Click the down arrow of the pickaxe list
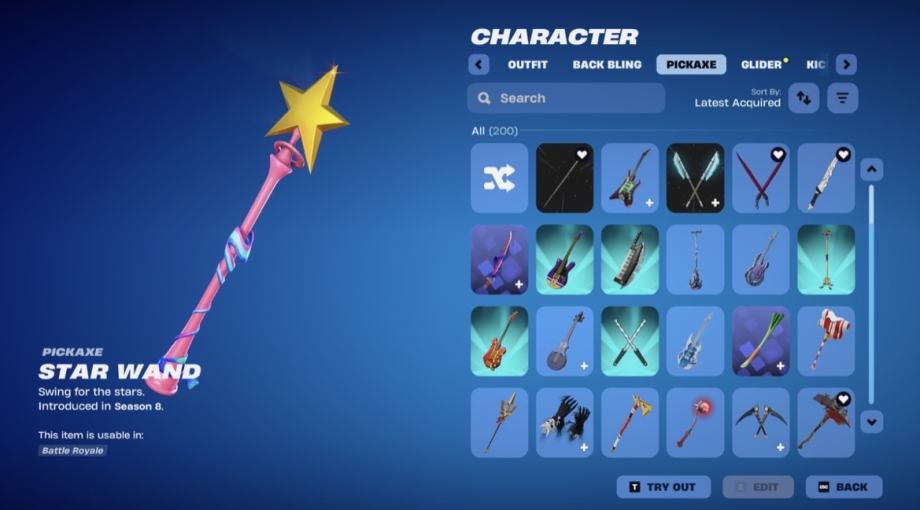Image resolution: width=920 pixels, height=510 pixels. click(x=872, y=422)
